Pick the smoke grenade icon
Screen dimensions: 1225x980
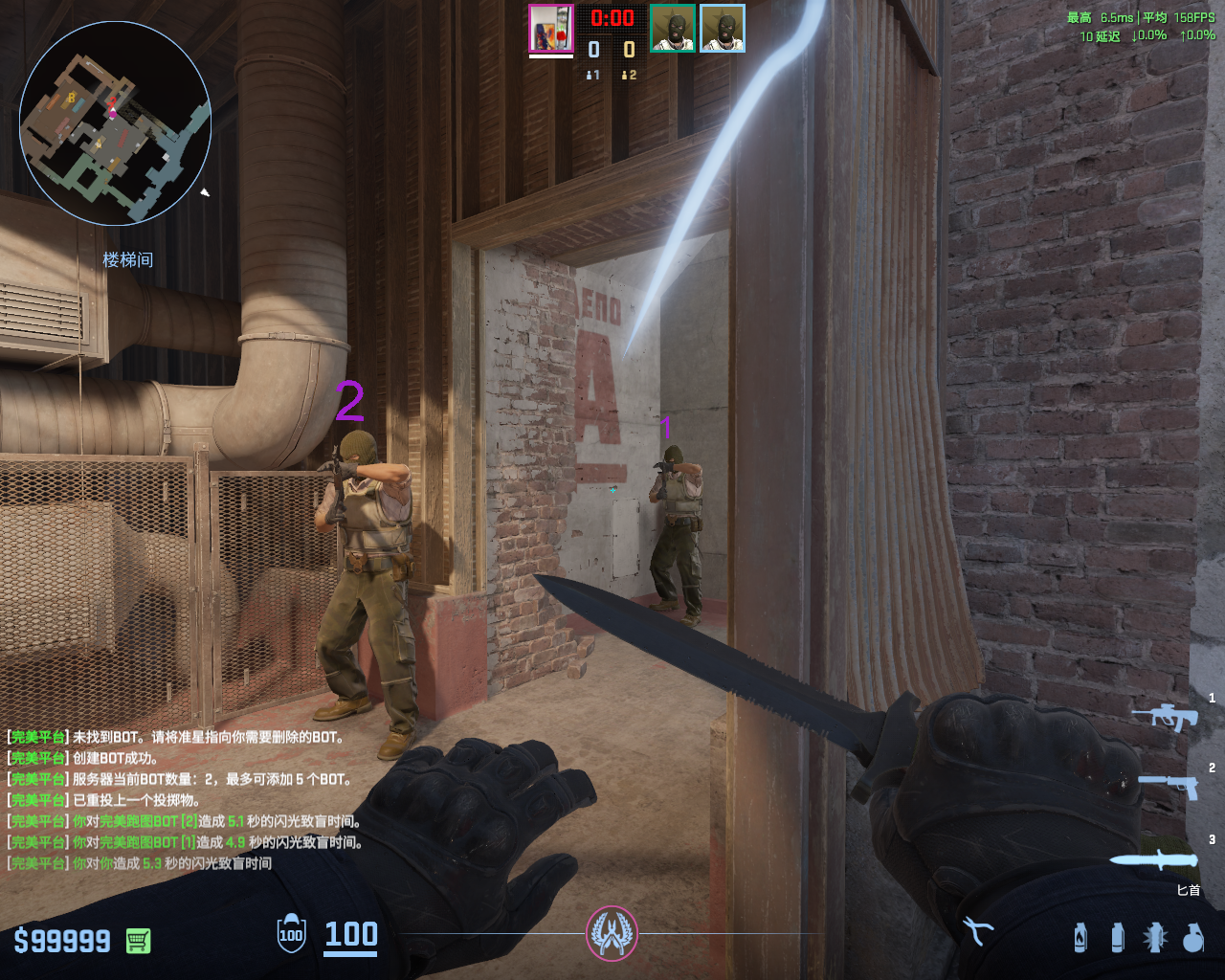1117,937
